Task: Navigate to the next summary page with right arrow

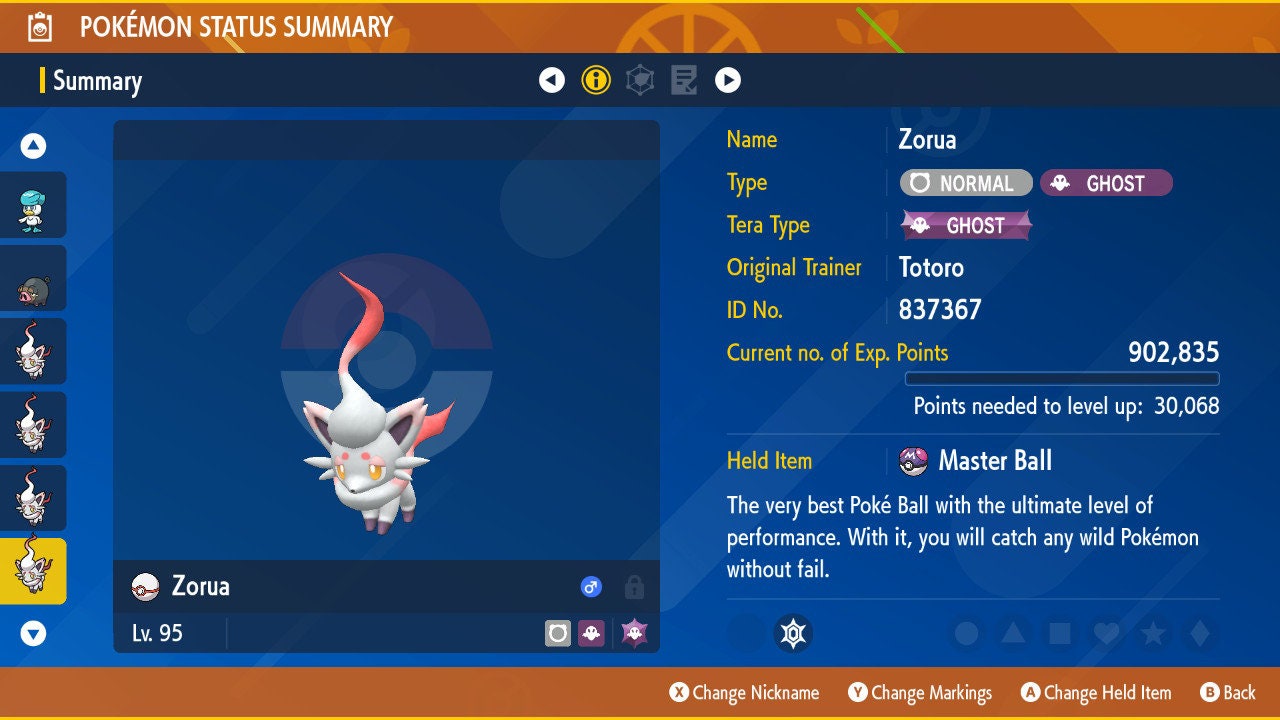Action: point(727,80)
